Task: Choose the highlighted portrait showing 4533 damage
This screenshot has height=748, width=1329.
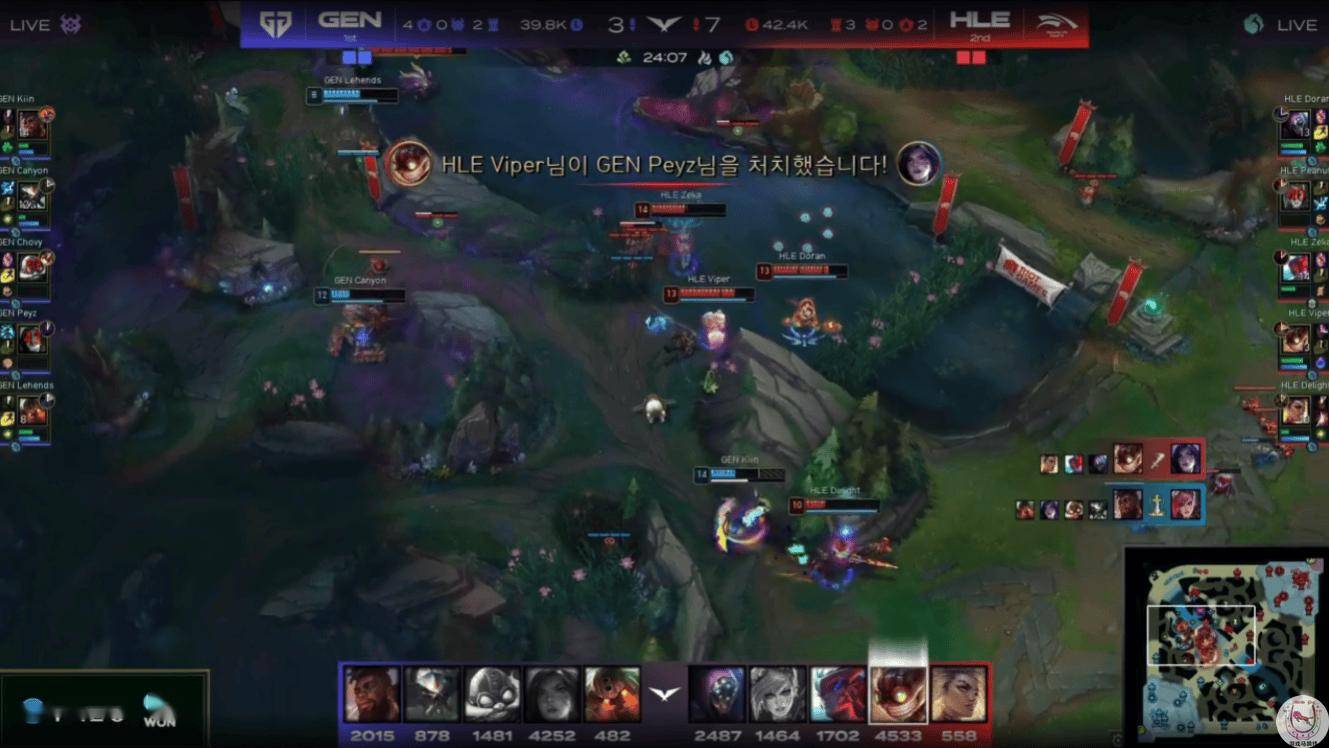Action: pyautogui.click(x=898, y=694)
